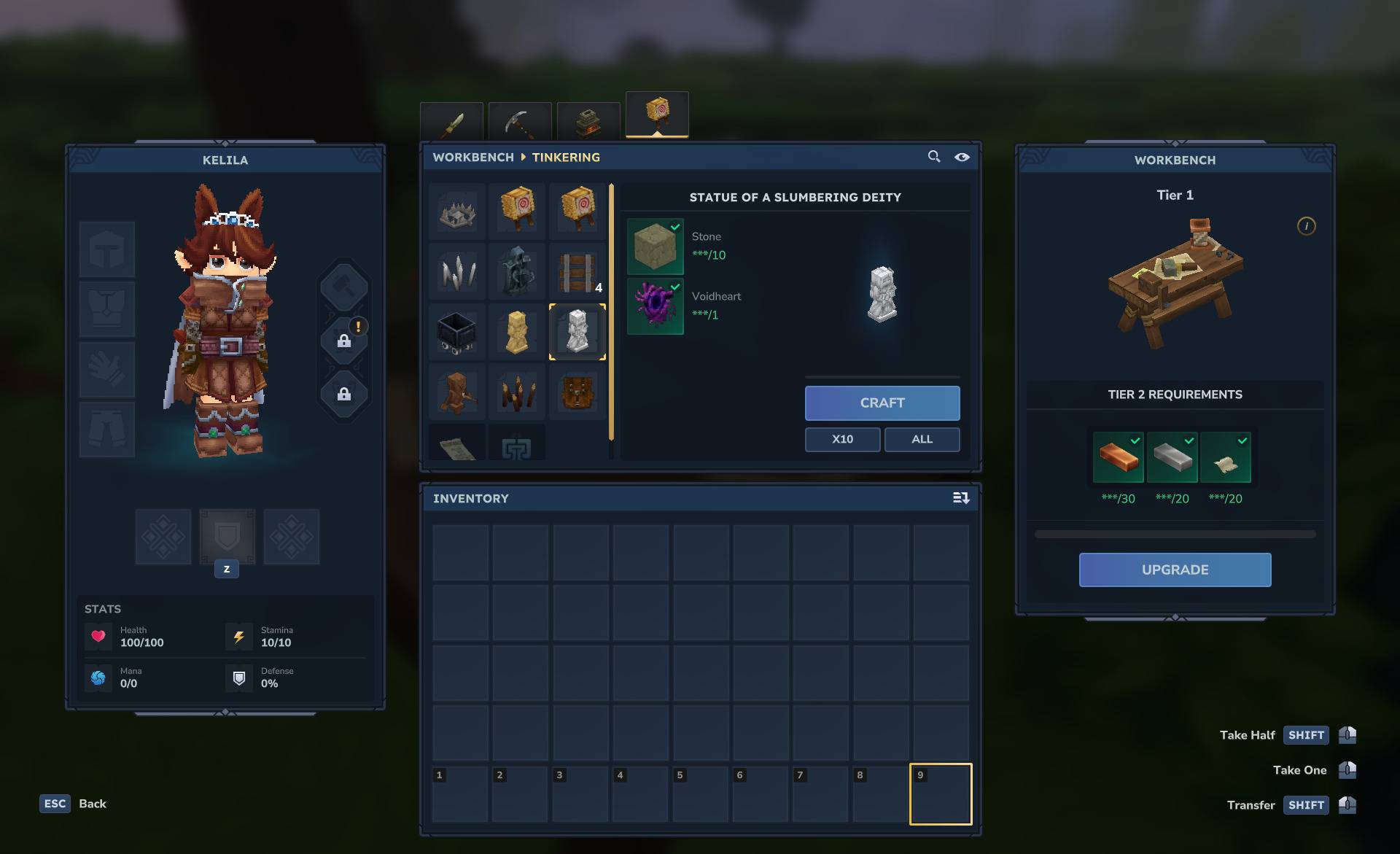Select the golden statue recipe
Image resolution: width=1400 pixels, height=854 pixels.
[517, 332]
